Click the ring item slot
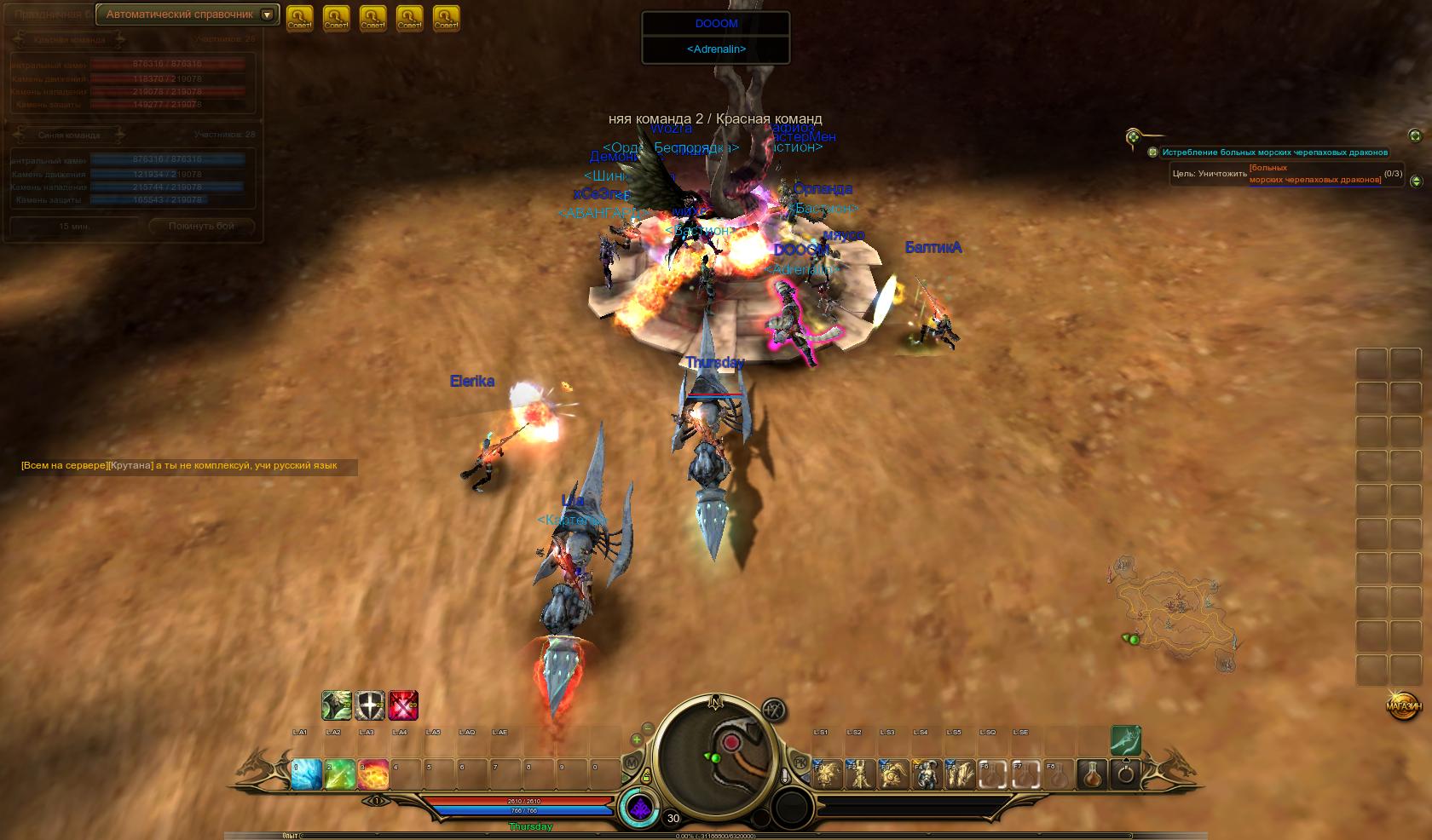 [1126, 774]
